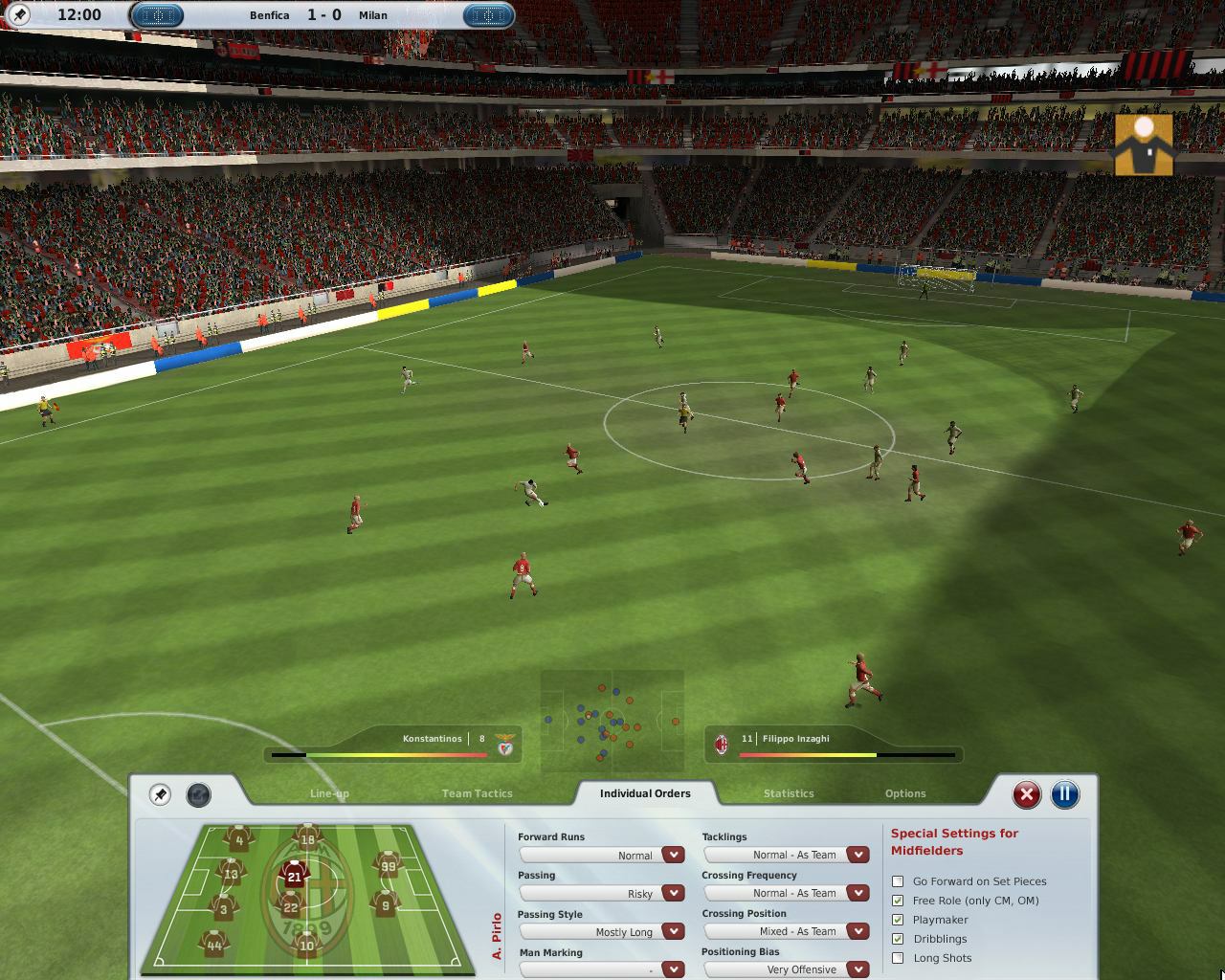Image resolution: width=1225 pixels, height=980 pixels.
Task: Open the left stadium icon on the scoreboard
Action: click(159, 15)
